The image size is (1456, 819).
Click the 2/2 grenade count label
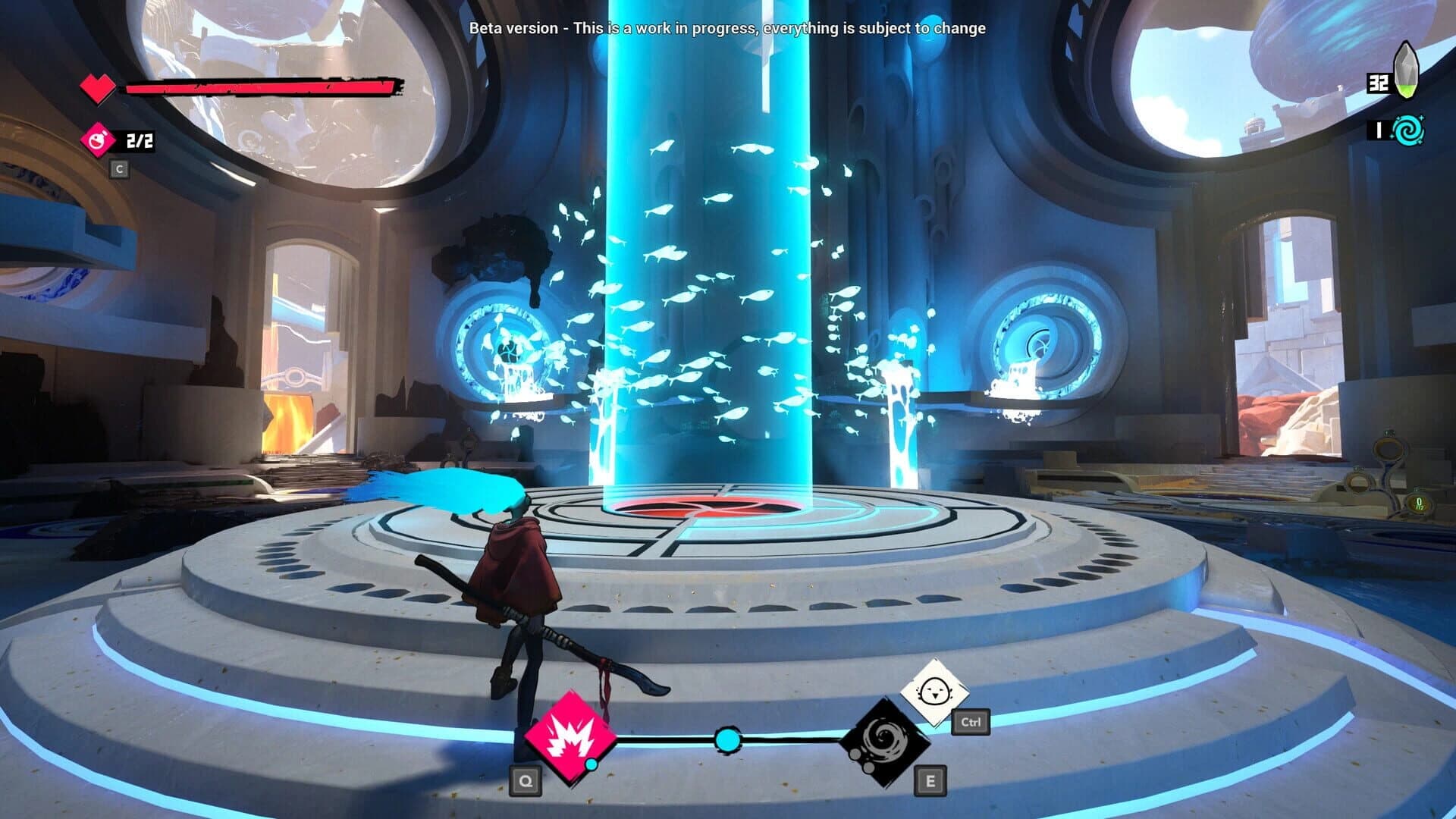click(x=138, y=139)
